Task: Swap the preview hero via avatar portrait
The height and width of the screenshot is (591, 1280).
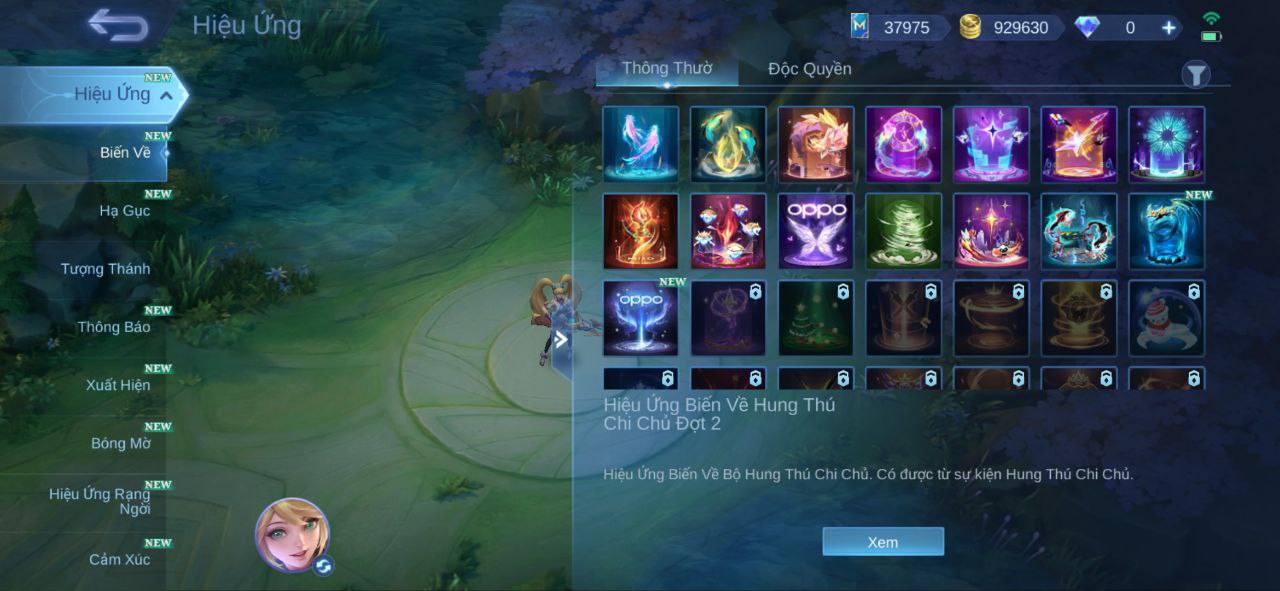Action: tap(293, 535)
